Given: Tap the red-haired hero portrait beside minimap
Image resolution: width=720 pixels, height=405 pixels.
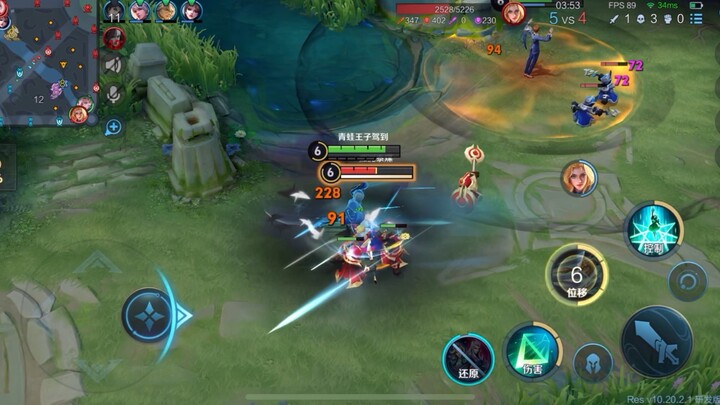Looking at the screenshot, I should (x=113, y=38).
